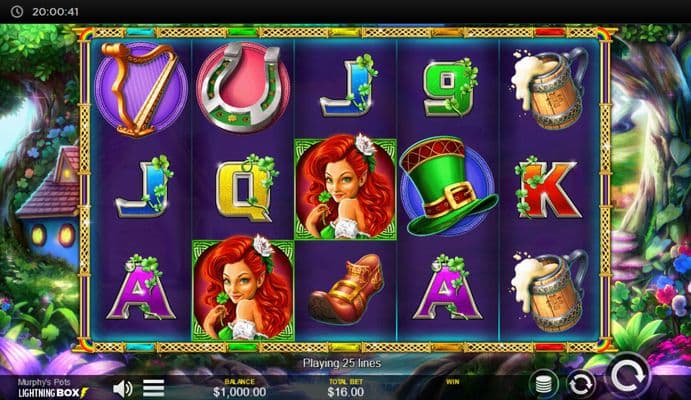The width and height of the screenshot is (691, 400).
Task: Open the hamburger menu
Action: (153, 388)
